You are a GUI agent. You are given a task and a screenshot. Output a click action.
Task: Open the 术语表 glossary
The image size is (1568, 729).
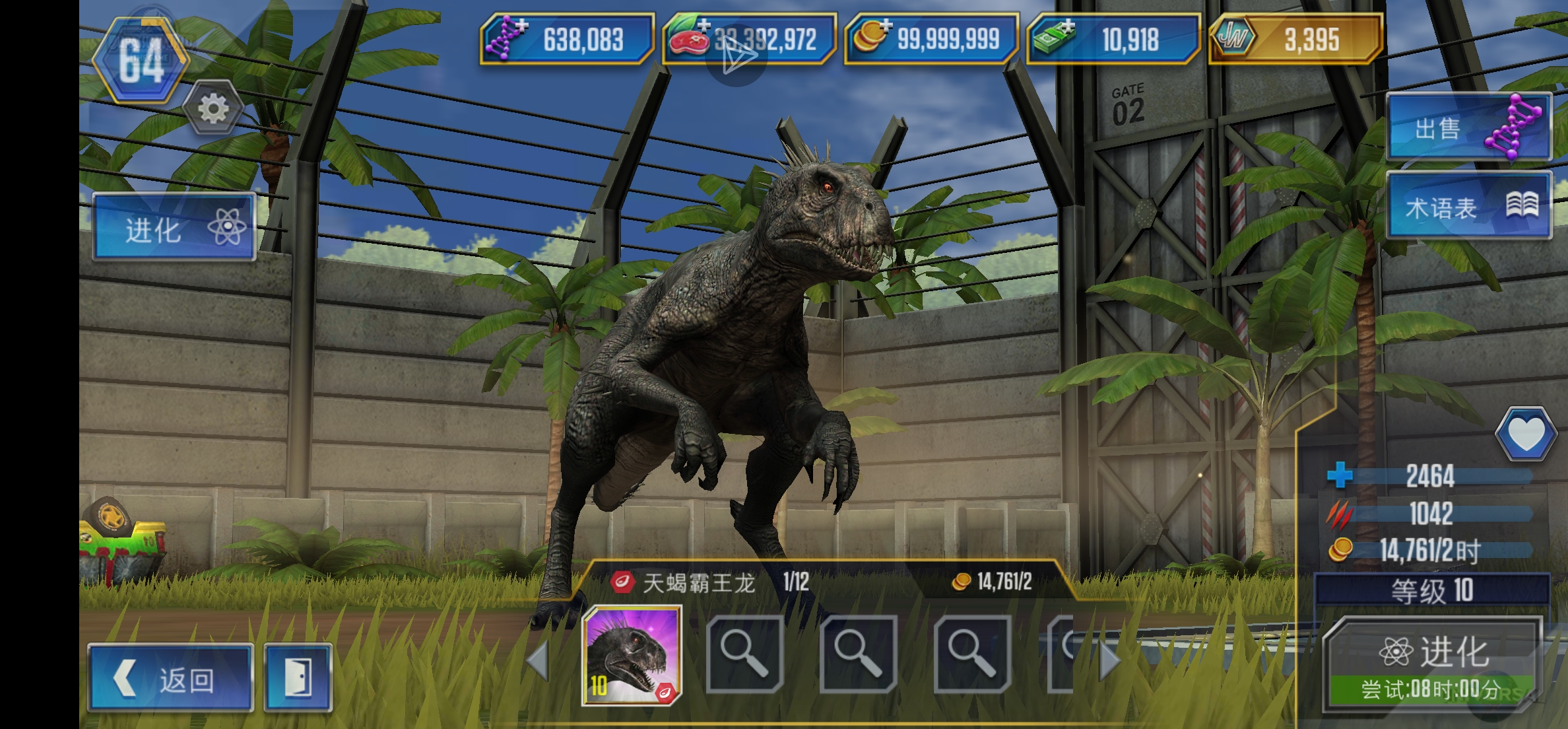click(1468, 207)
